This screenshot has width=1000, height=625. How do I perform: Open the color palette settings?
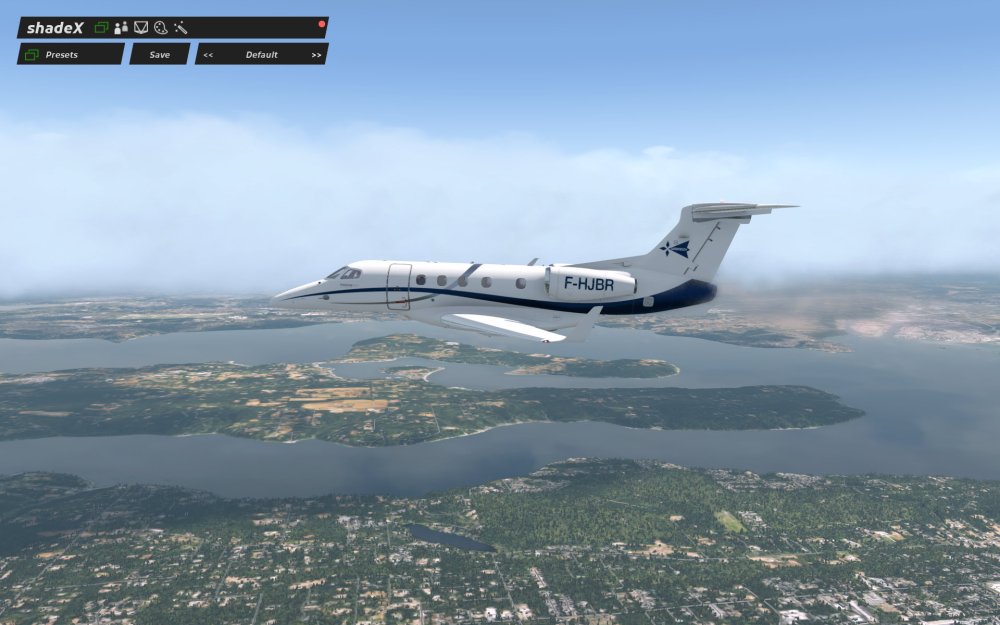point(160,27)
